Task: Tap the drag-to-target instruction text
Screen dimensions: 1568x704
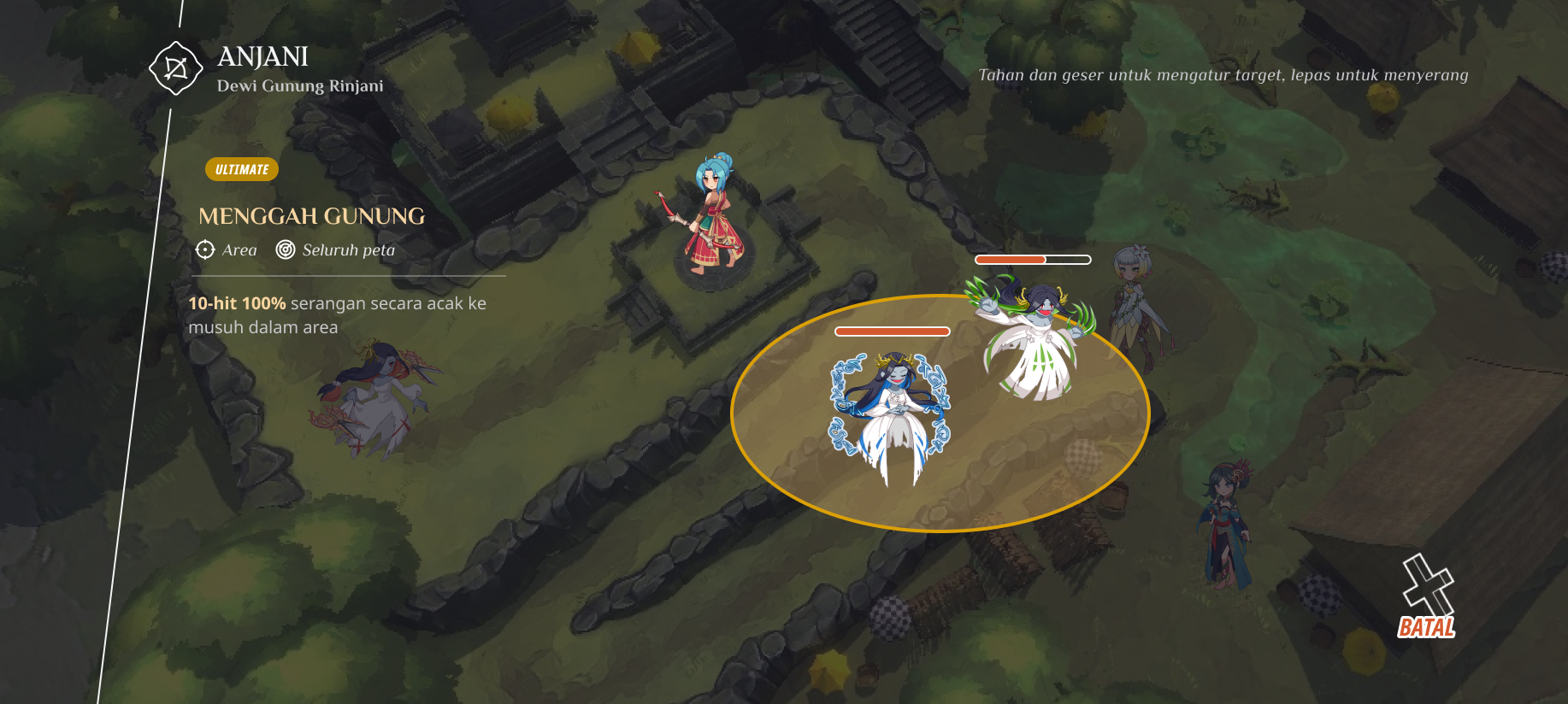Action: point(1224,74)
